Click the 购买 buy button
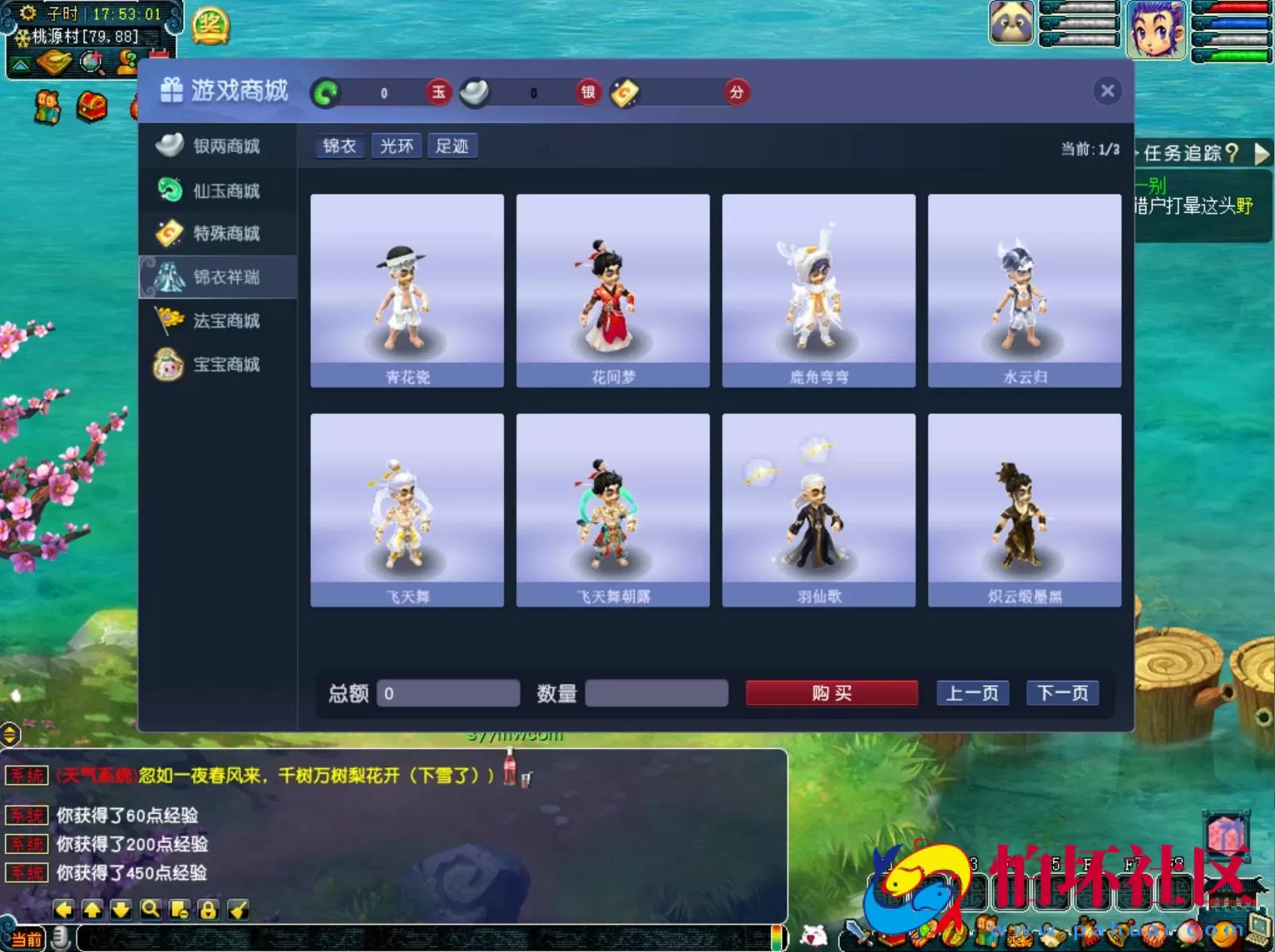Screen dimensions: 1275x952 coord(831,693)
